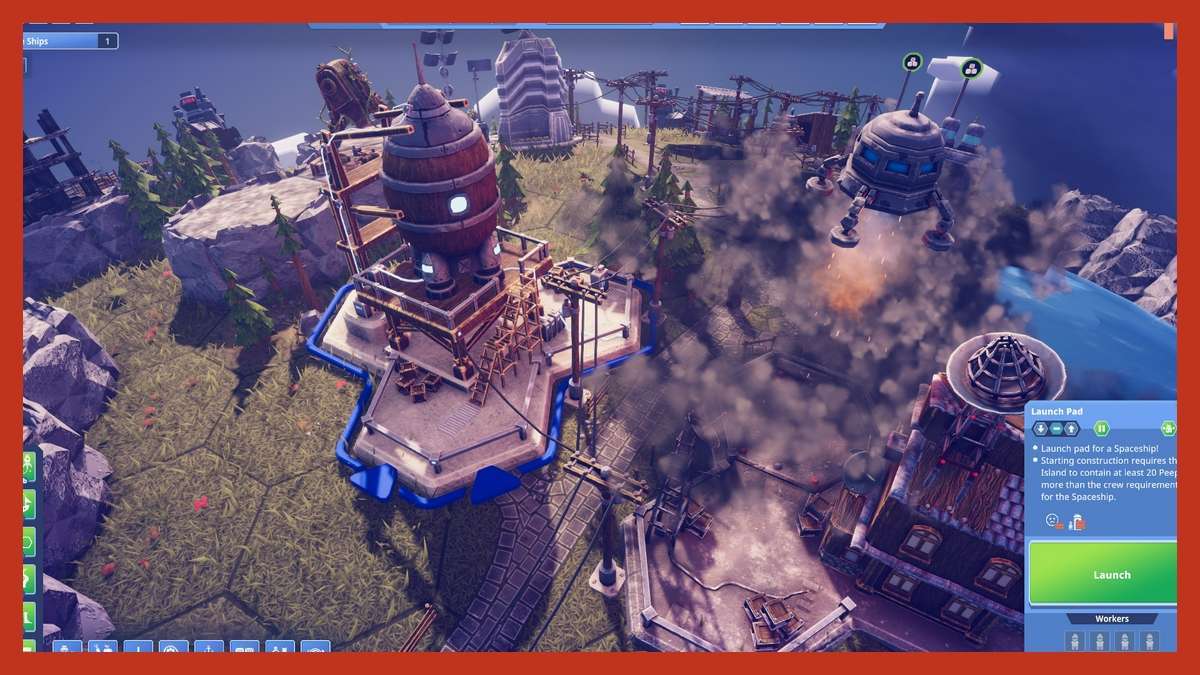Set normal priority with the minus button
This screenshot has height=675, width=1200.
tap(1056, 429)
